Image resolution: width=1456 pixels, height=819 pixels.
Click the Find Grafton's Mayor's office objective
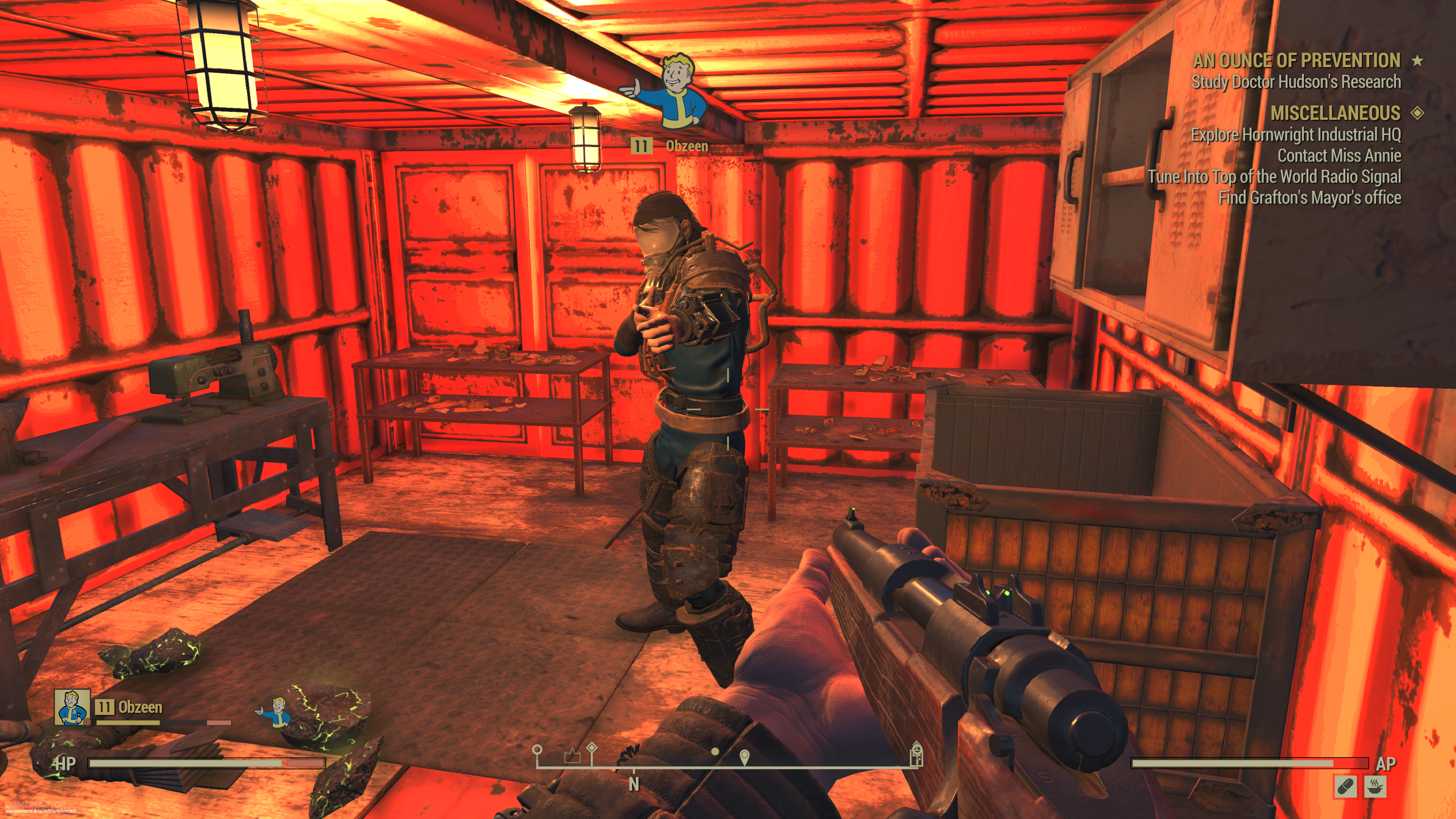(x=1309, y=198)
